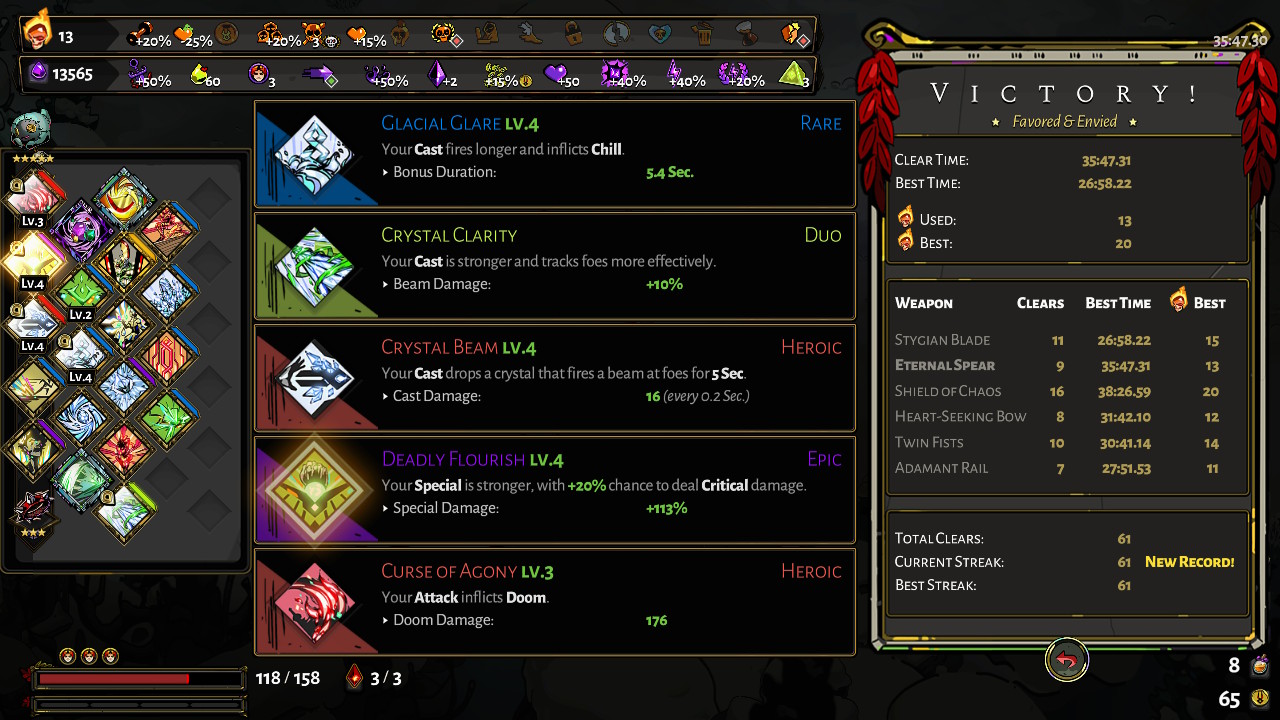Select the red flower boon icon
The image size is (1280, 720).
pos(124,448)
